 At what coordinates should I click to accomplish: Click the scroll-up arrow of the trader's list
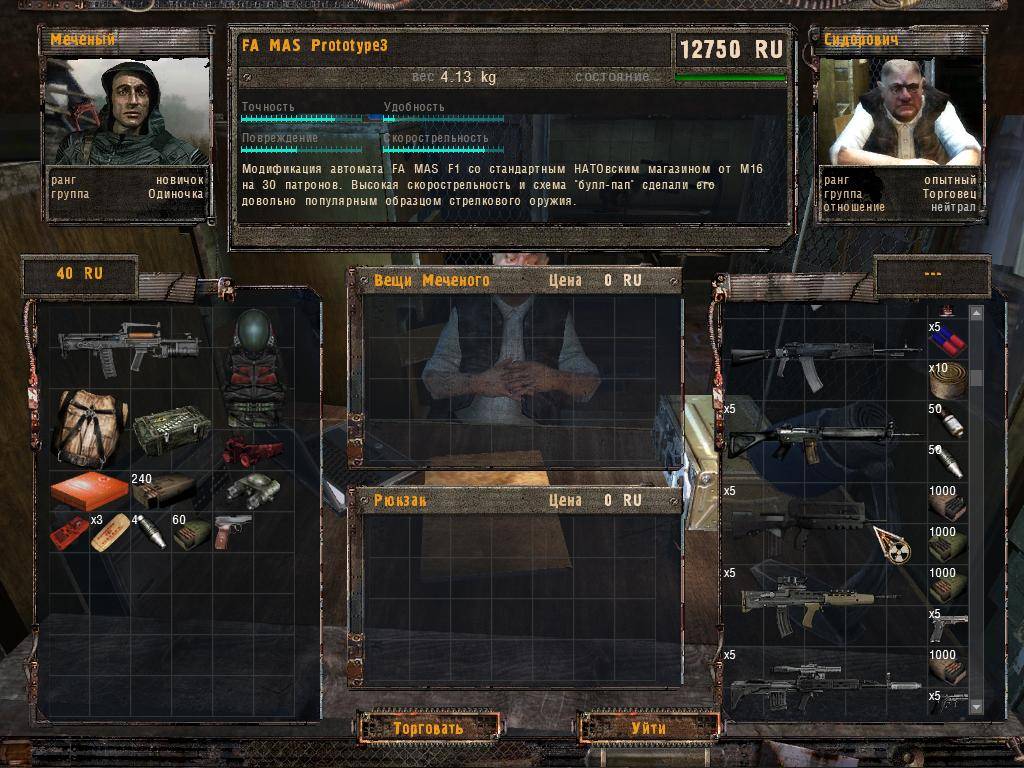tap(977, 314)
